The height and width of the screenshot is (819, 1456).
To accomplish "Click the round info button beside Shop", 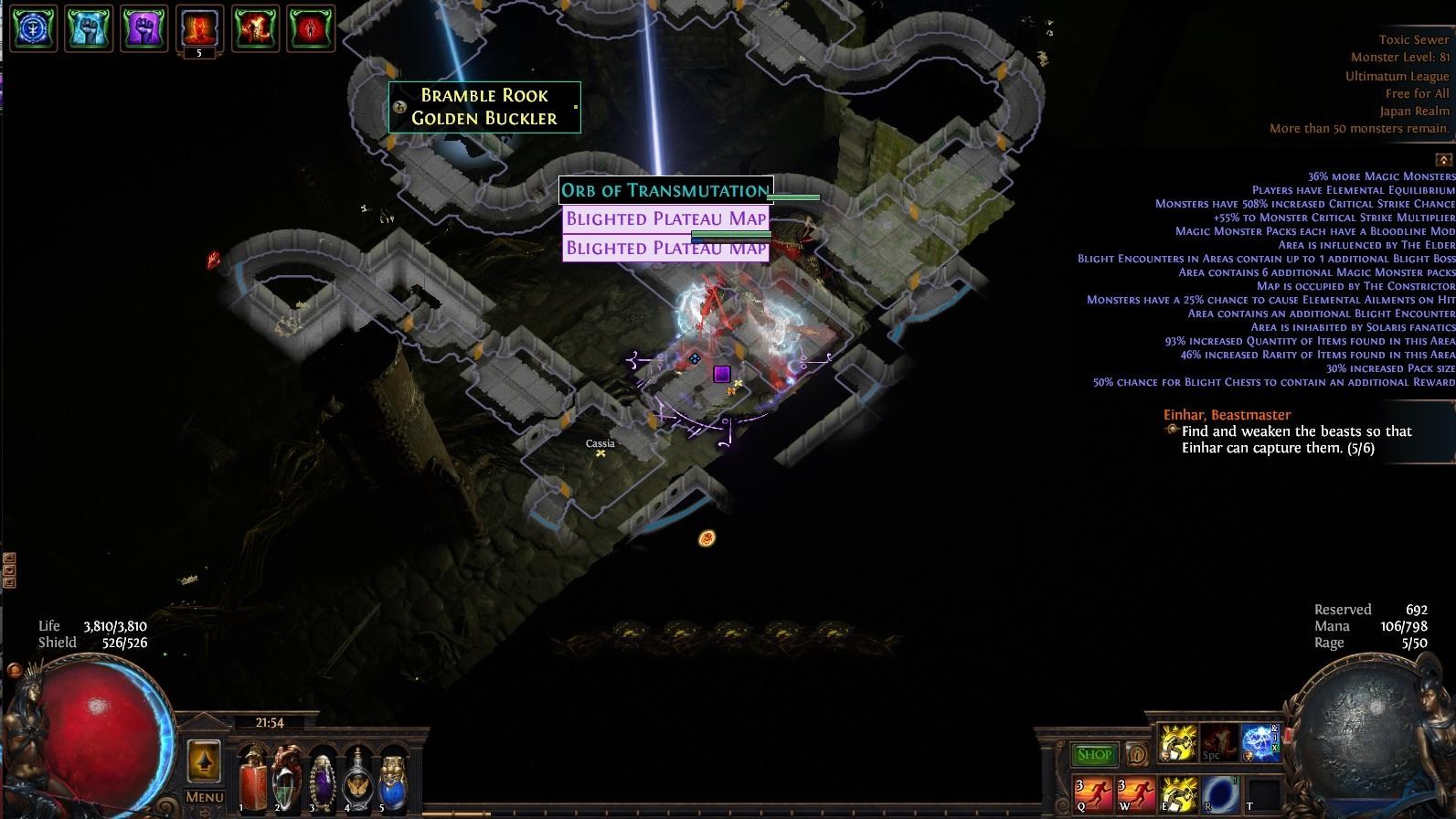I will click(1137, 754).
